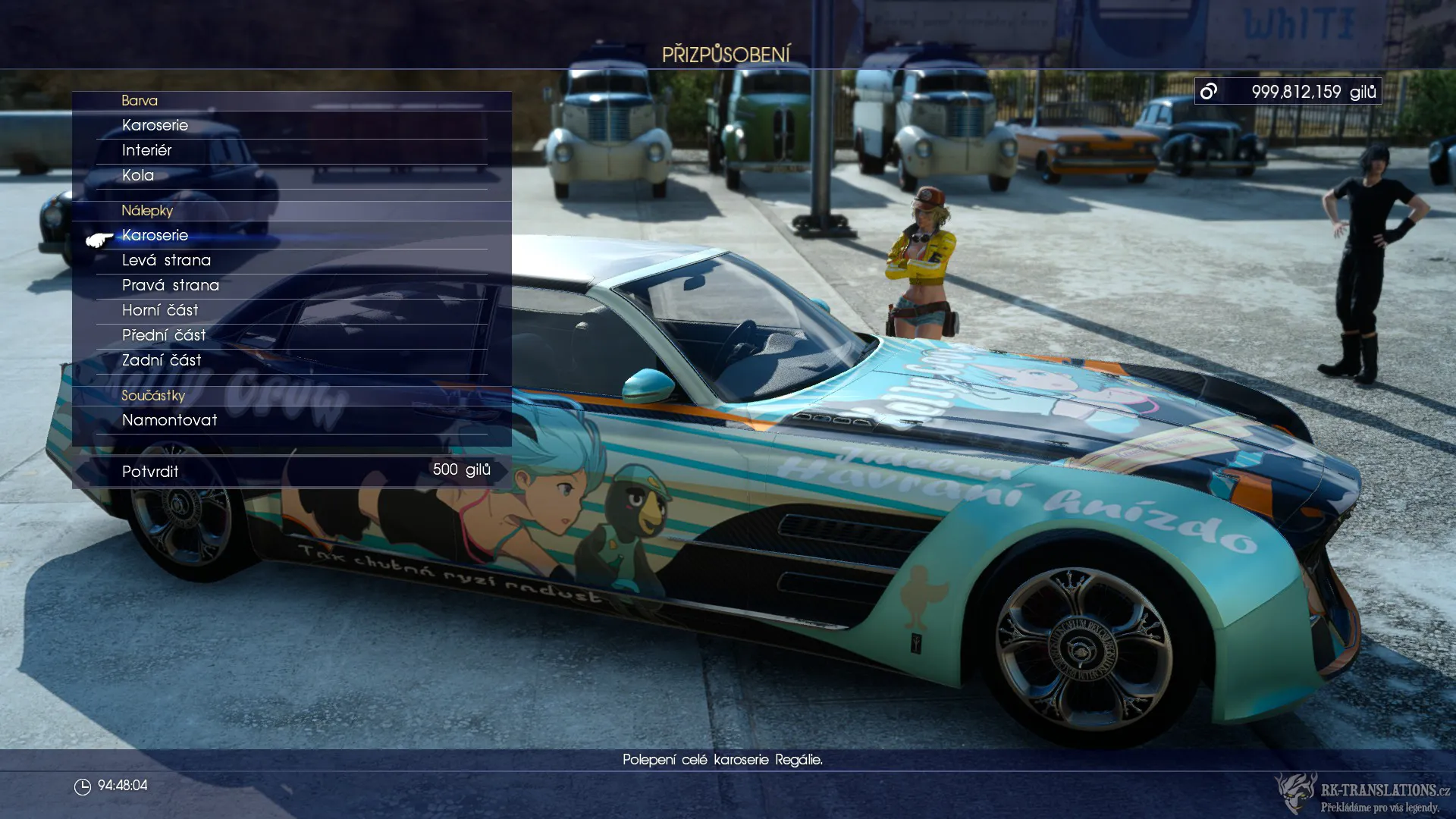Image resolution: width=1456 pixels, height=819 pixels.
Task: Click the Barva section header
Action: coord(140,100)
